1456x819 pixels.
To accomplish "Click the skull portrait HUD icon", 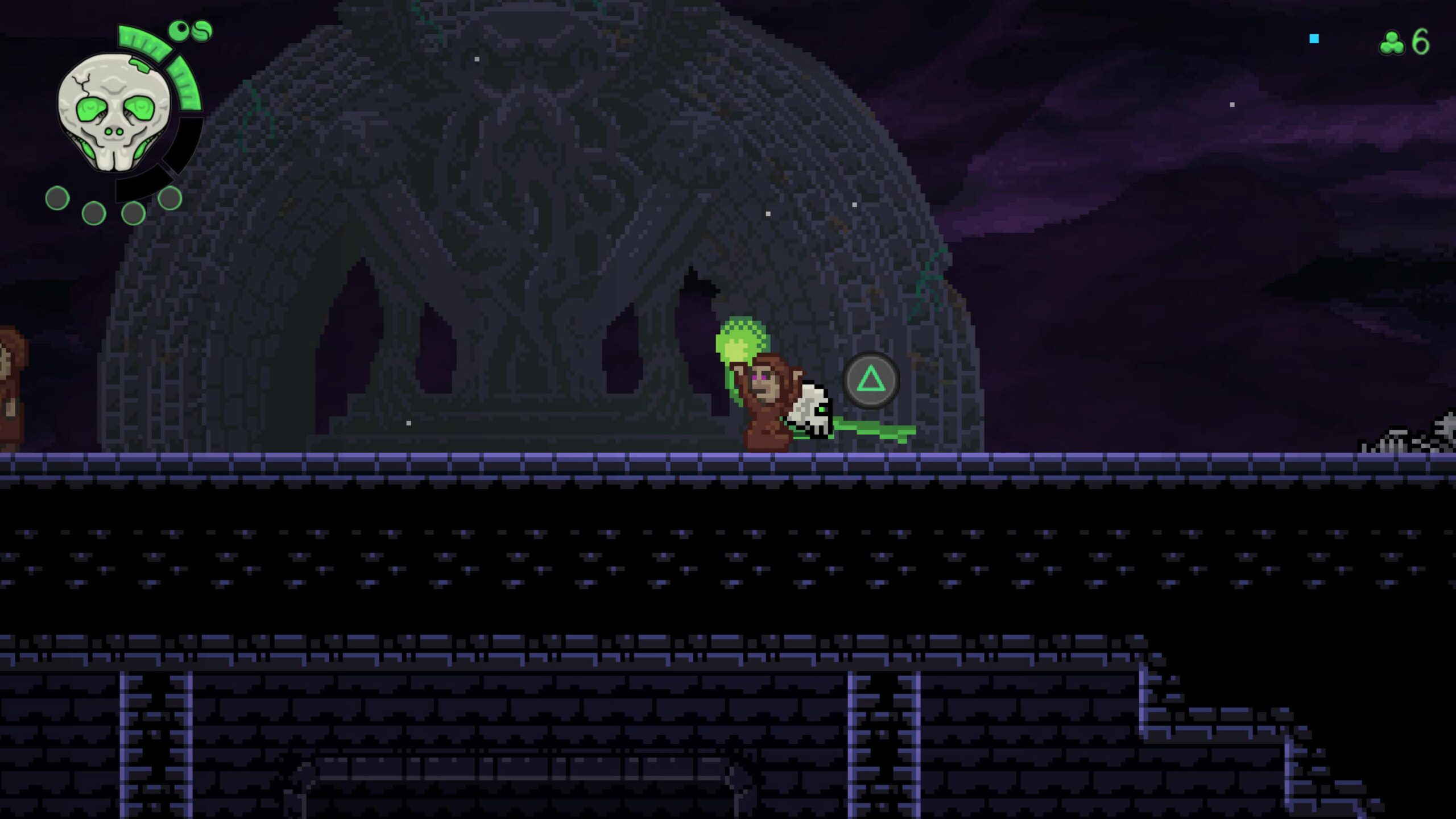I will click(114, 112).
